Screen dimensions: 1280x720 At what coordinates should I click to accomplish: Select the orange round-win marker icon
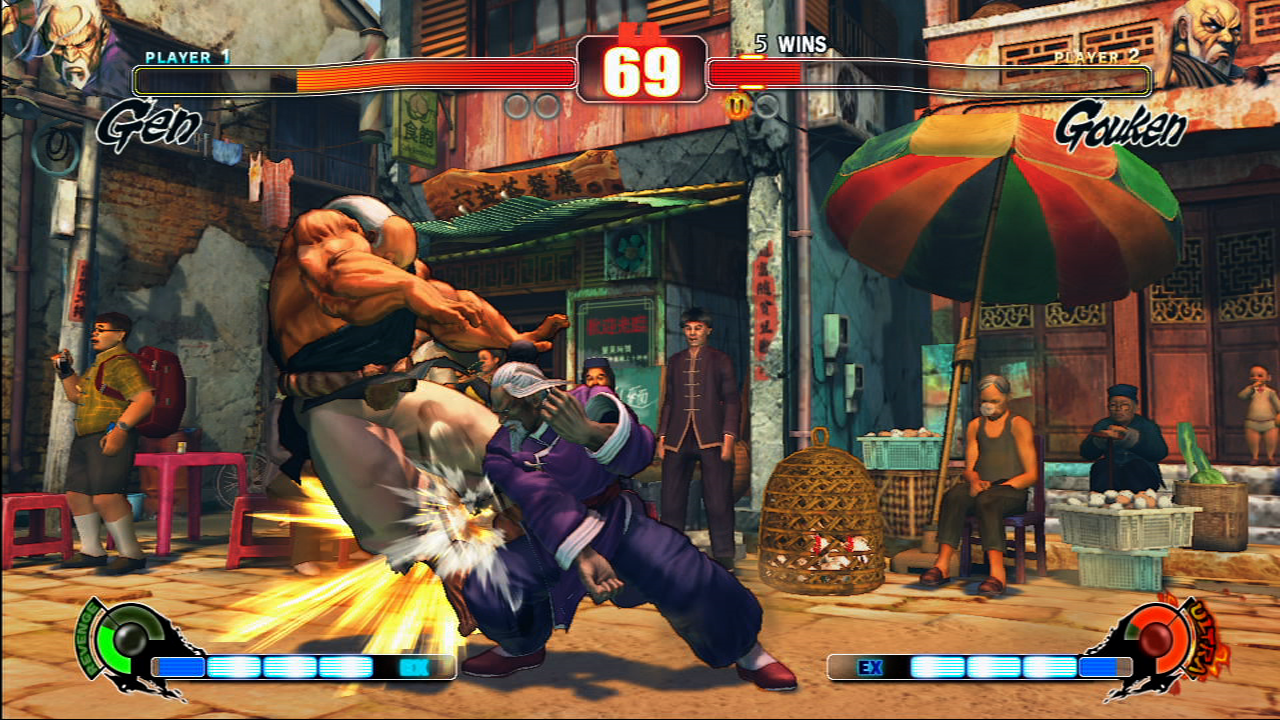(x=738, y=105)
